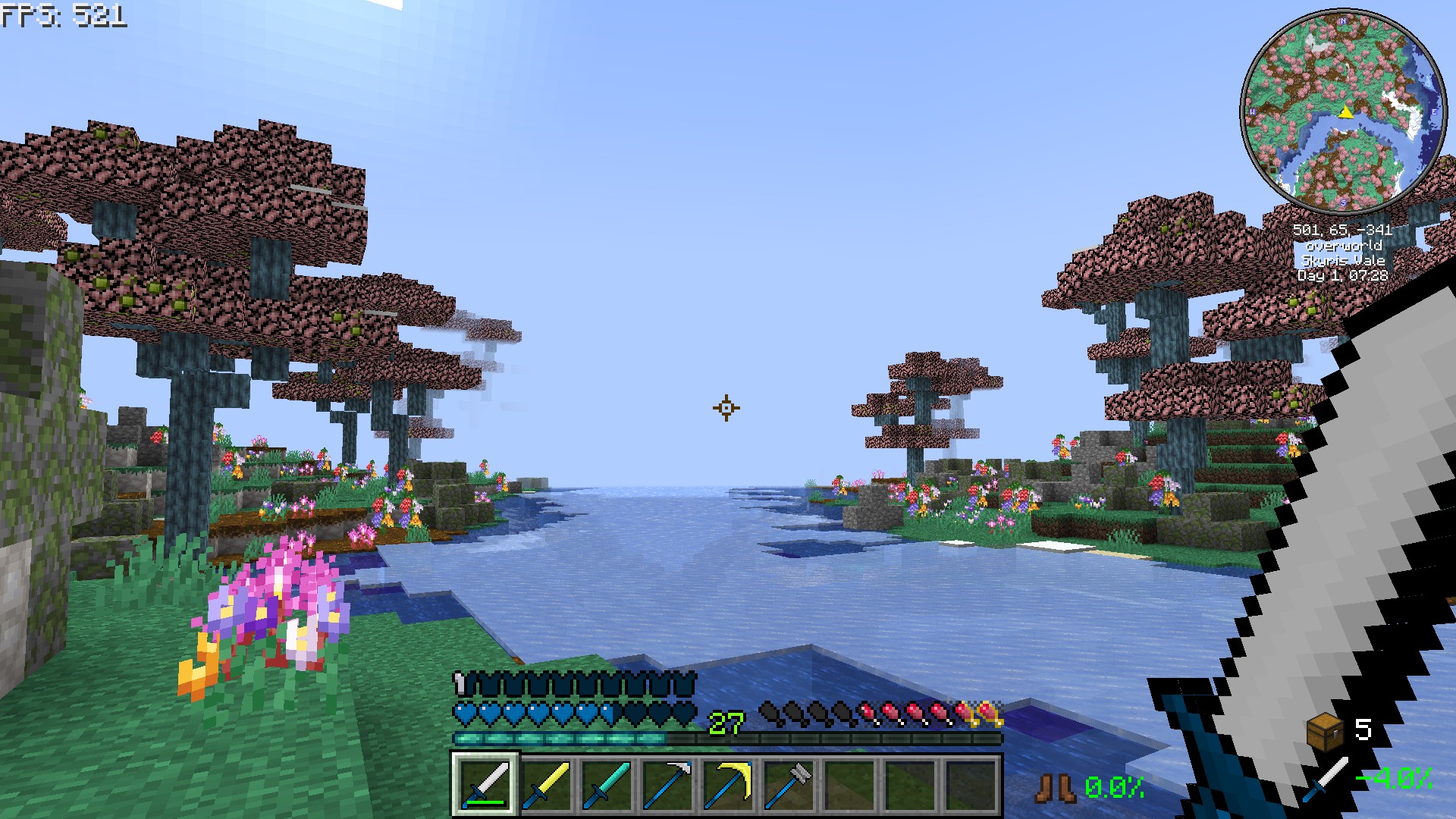Select the white-bladed sword hotbar slot
Image resolution: width=1456 pixels, height=819 pixels.
tap(485, 784)
